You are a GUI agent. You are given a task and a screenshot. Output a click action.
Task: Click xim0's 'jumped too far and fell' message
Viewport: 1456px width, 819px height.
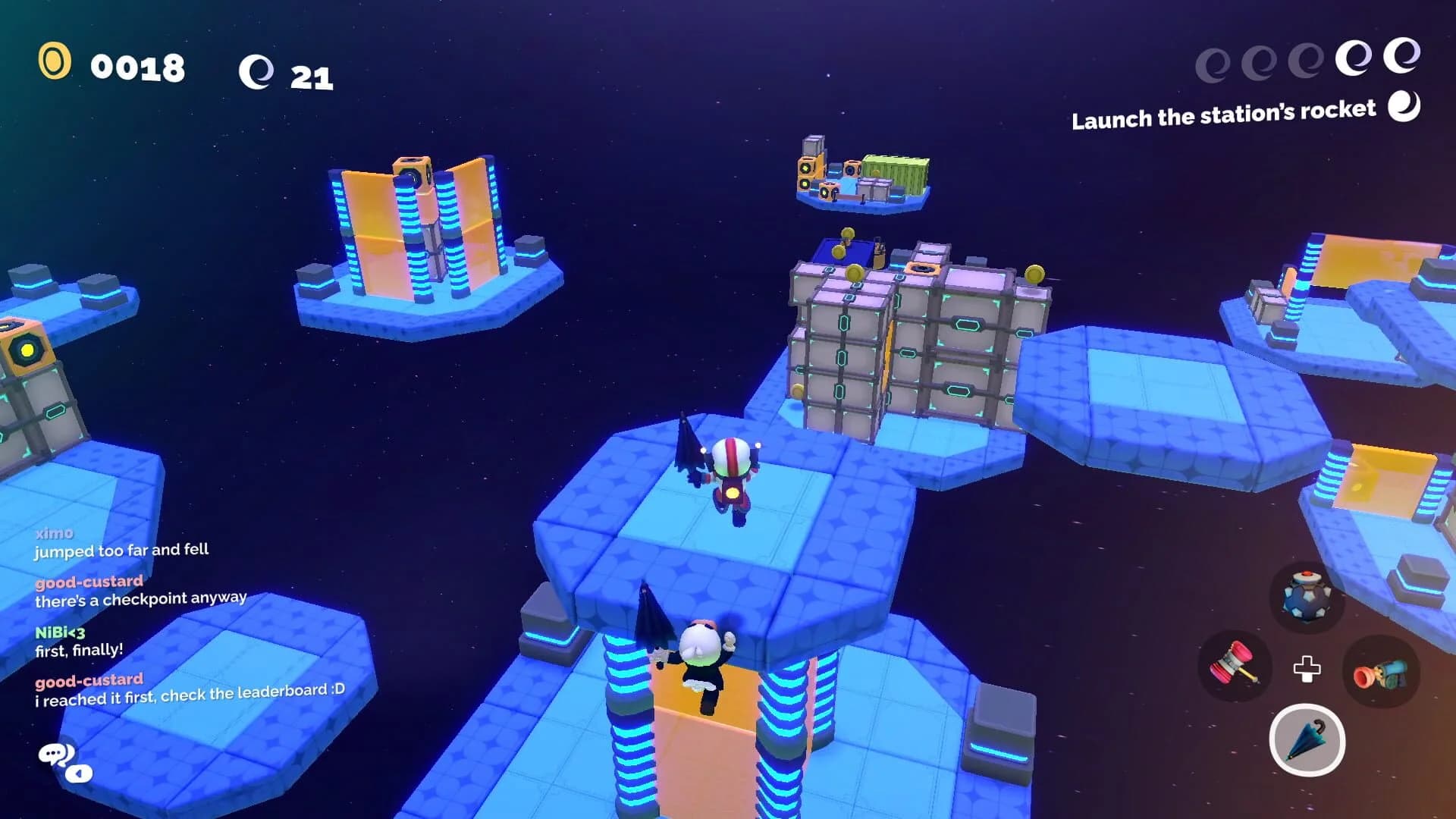(x=121, y=551)
